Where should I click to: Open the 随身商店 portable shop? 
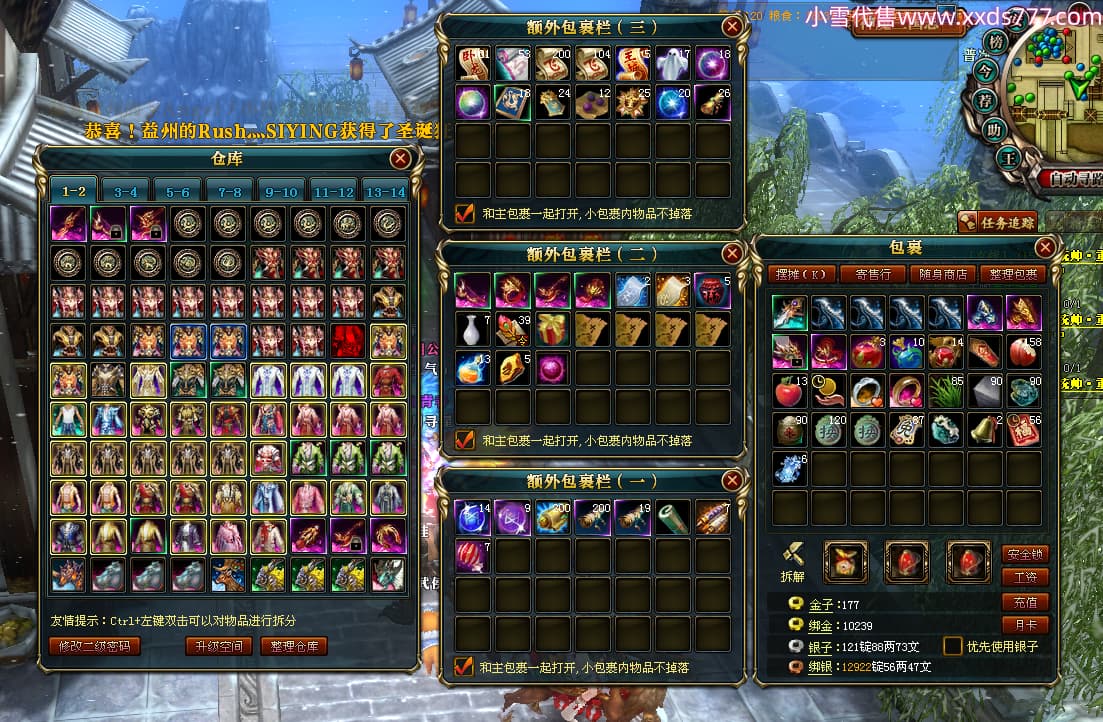tap(942, 274)
